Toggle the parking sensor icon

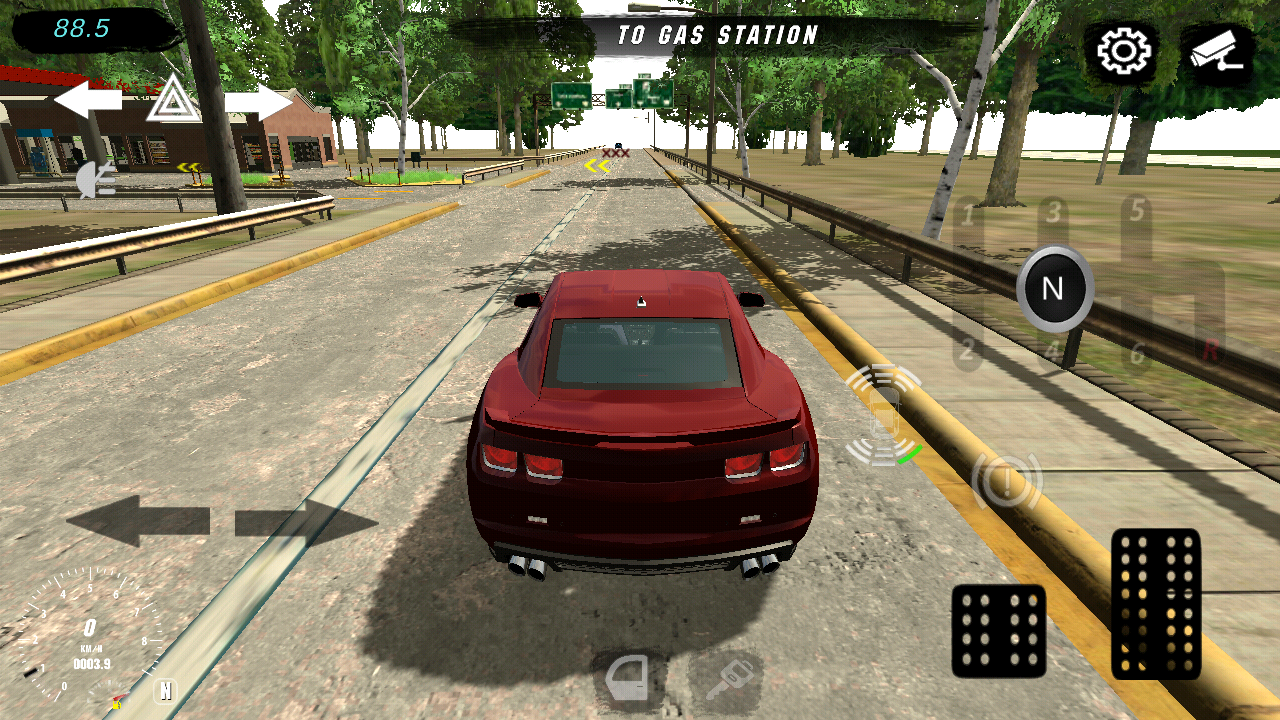882,414
